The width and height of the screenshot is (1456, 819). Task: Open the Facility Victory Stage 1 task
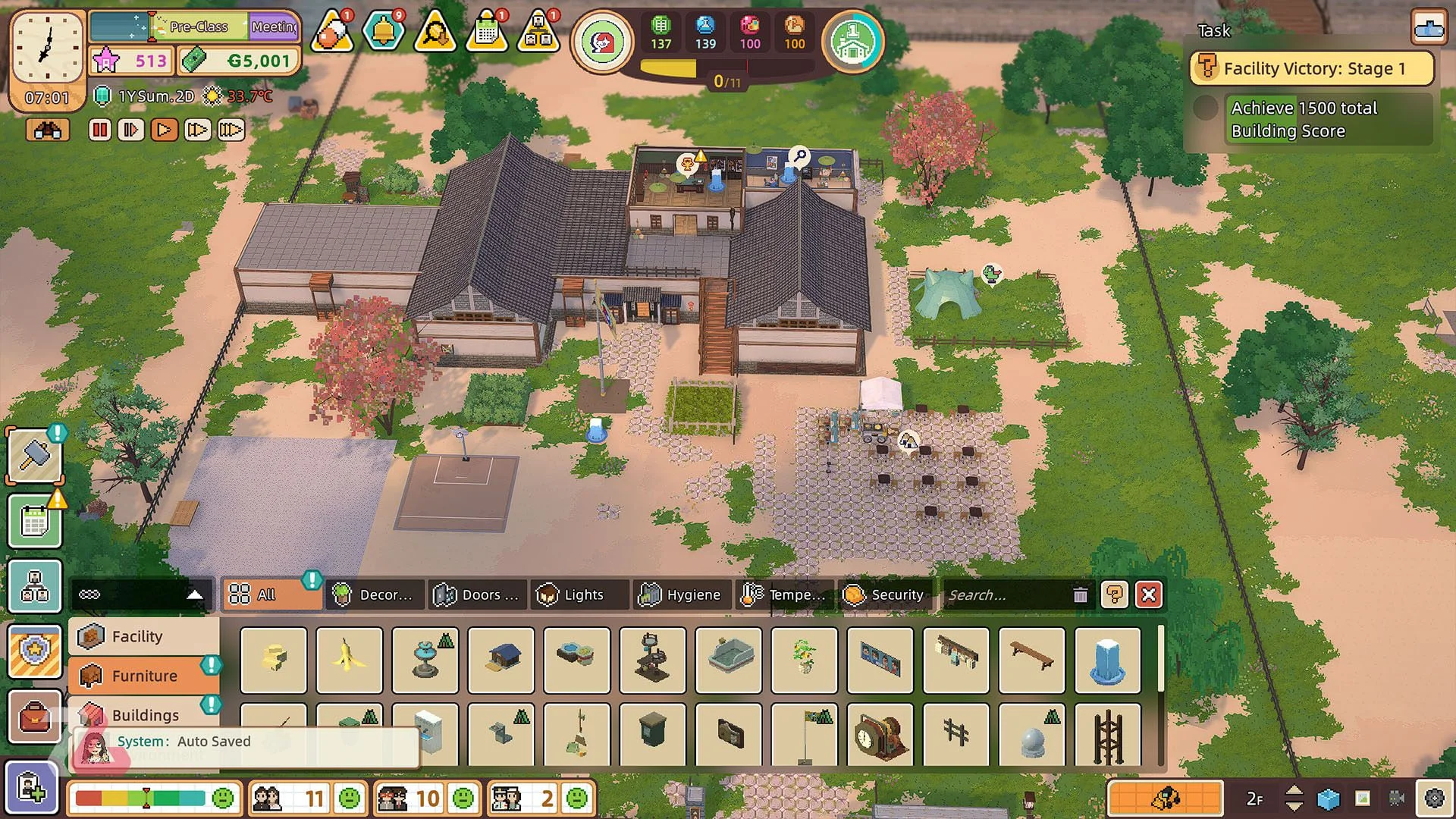[x=1312, y=68]
